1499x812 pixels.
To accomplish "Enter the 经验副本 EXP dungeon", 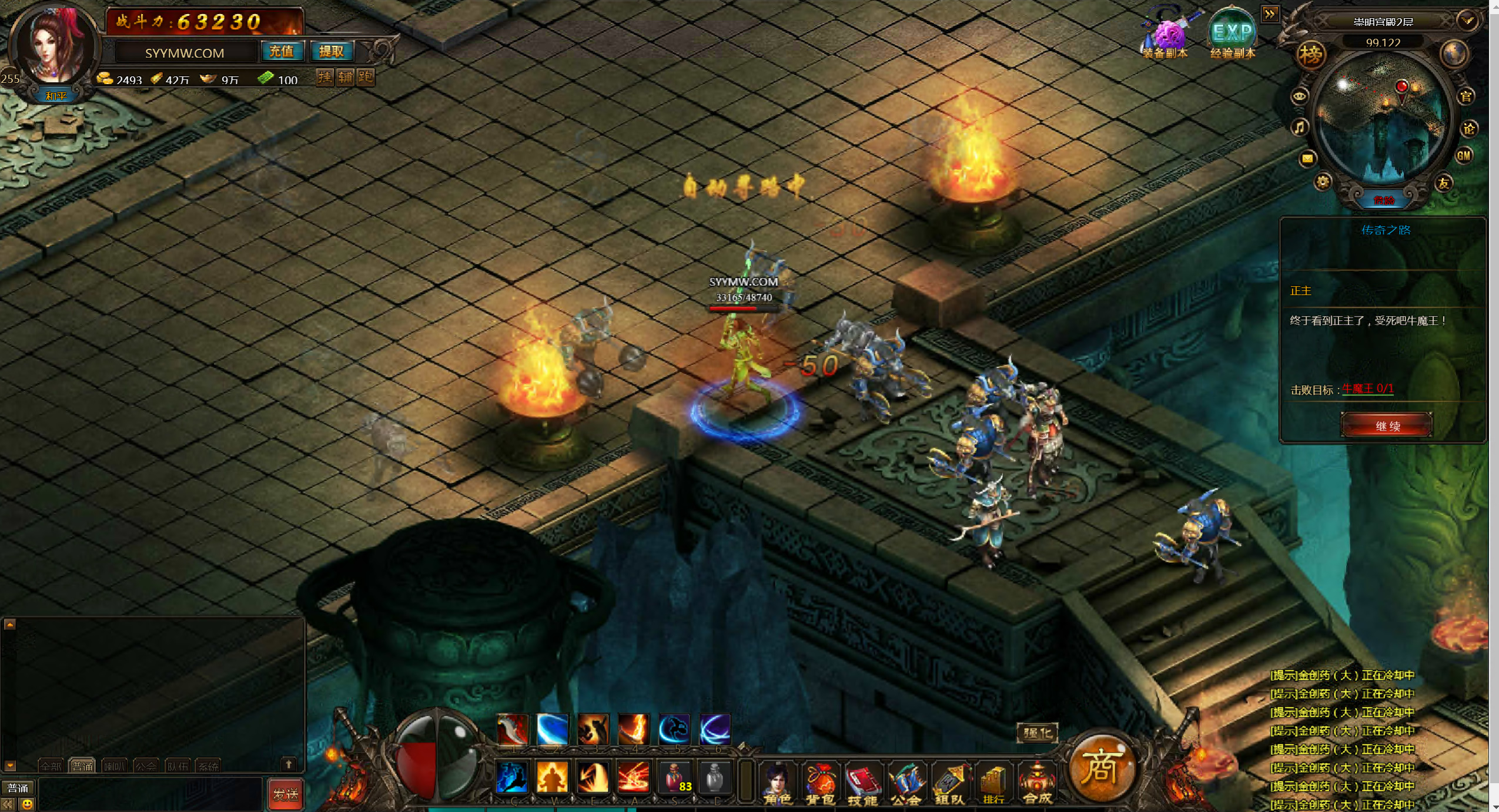I will [1232, 35].
